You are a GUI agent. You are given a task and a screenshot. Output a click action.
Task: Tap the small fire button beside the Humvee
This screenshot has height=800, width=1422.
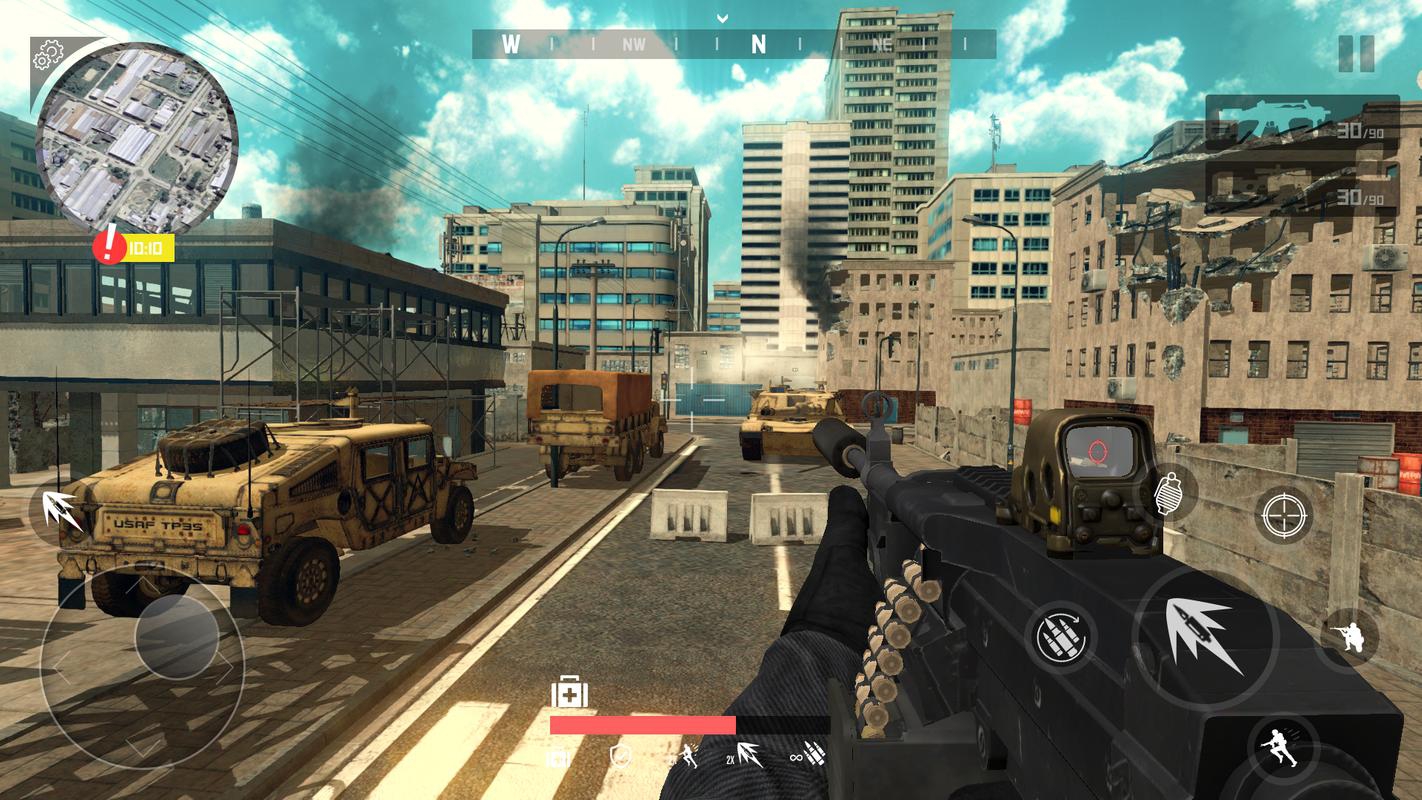coord(59,508)
